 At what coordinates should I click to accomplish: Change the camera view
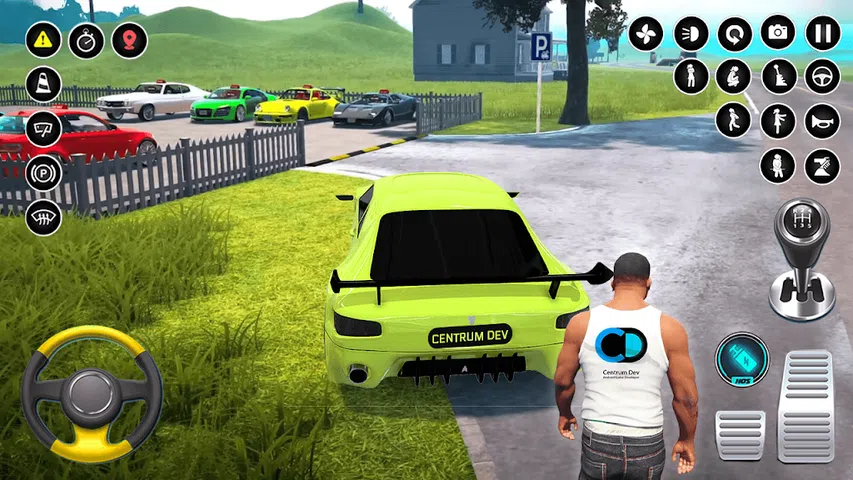click(x=778, y=32)
